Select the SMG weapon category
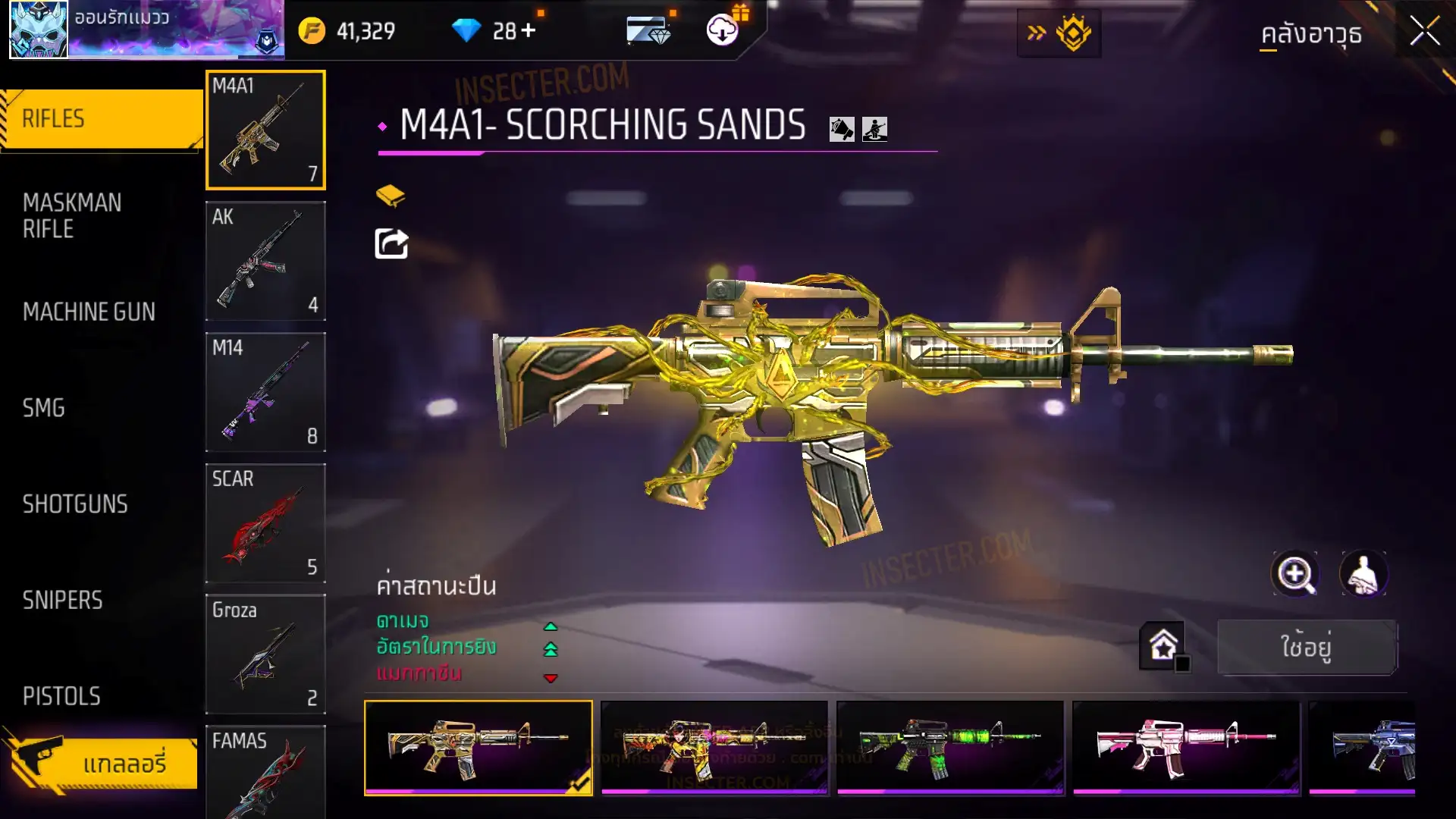 44,408
